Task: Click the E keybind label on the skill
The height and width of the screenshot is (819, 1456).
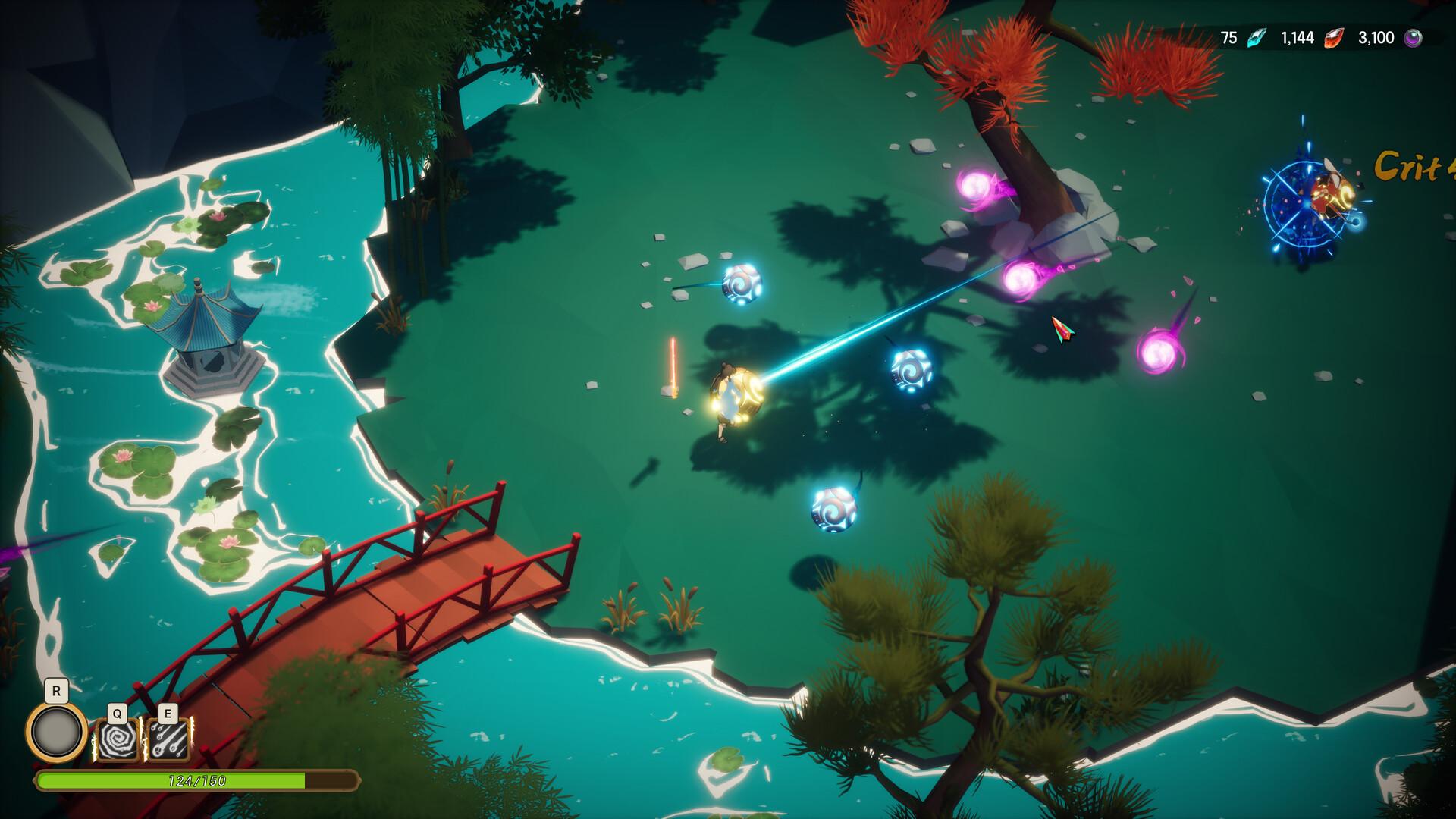Action: 170,714
